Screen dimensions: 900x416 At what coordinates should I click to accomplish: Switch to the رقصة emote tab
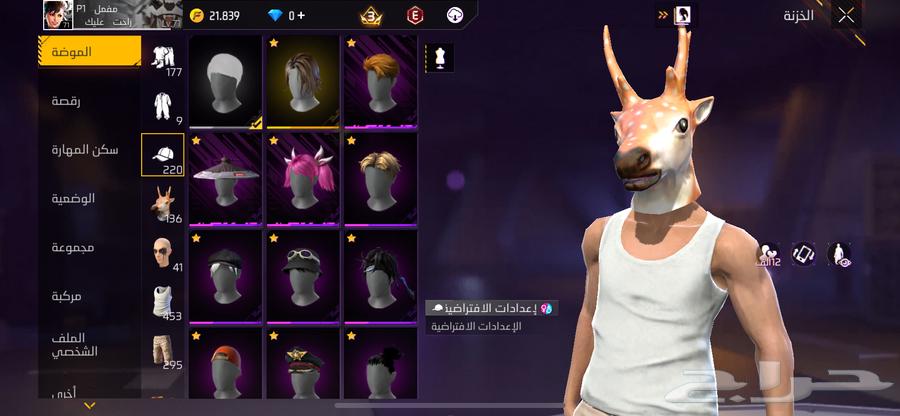coord(90,100)
